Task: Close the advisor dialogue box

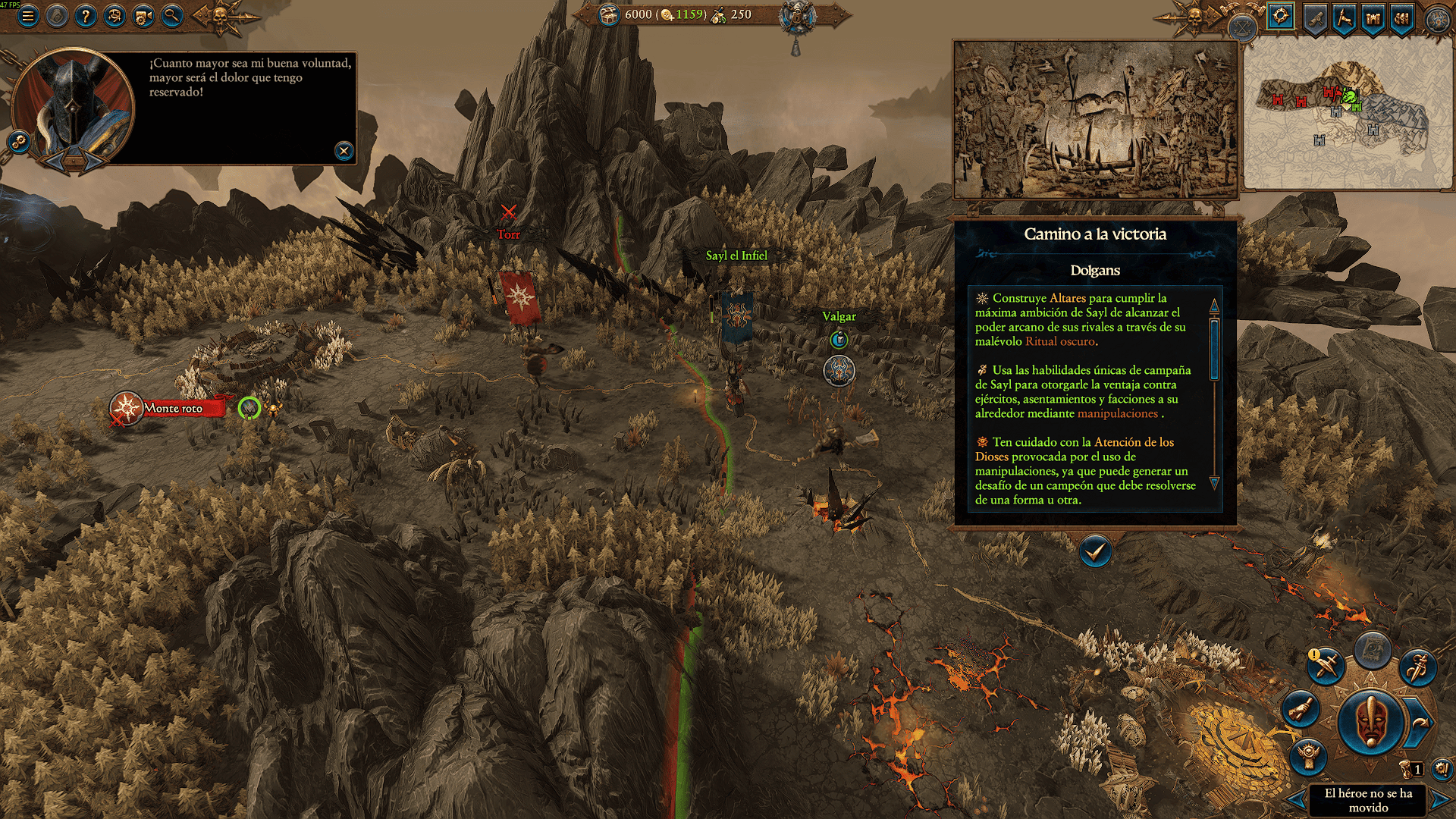Action: pos(344,151)
